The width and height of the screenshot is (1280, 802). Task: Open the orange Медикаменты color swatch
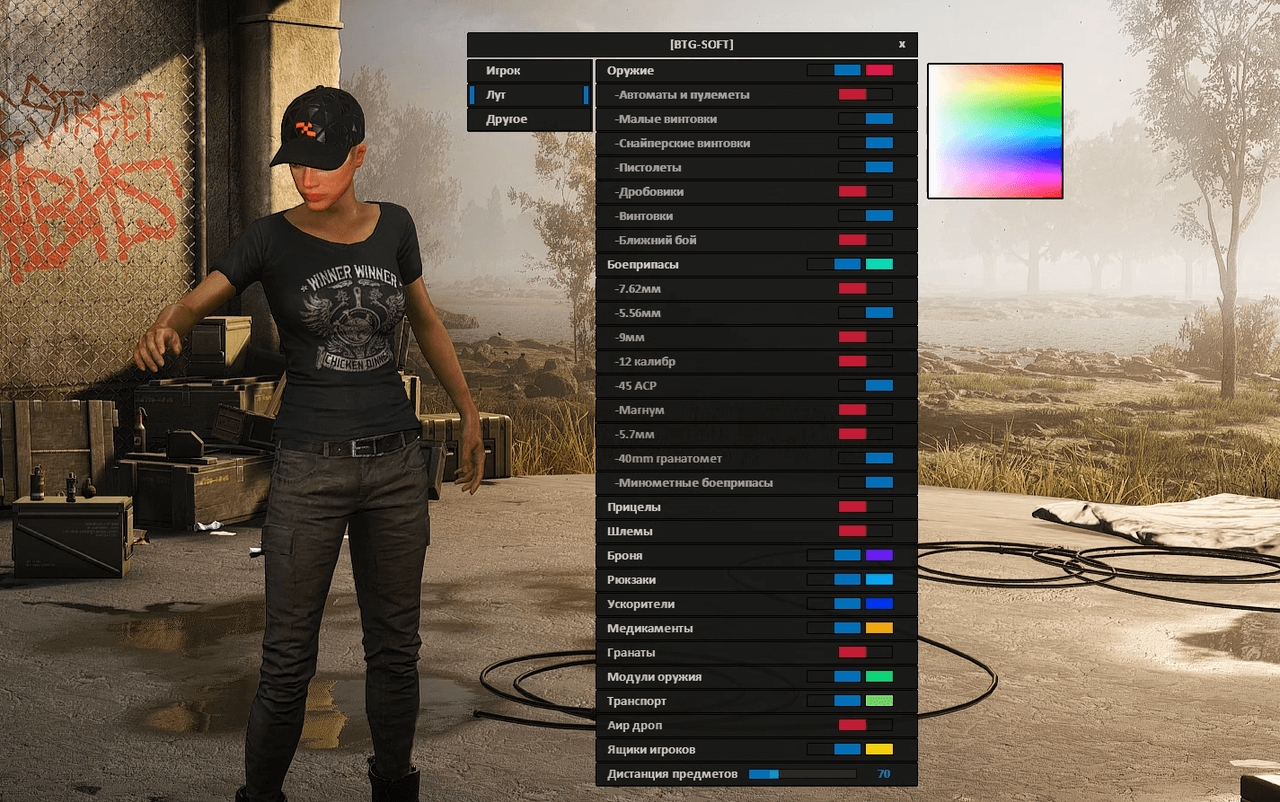(880, 627)
